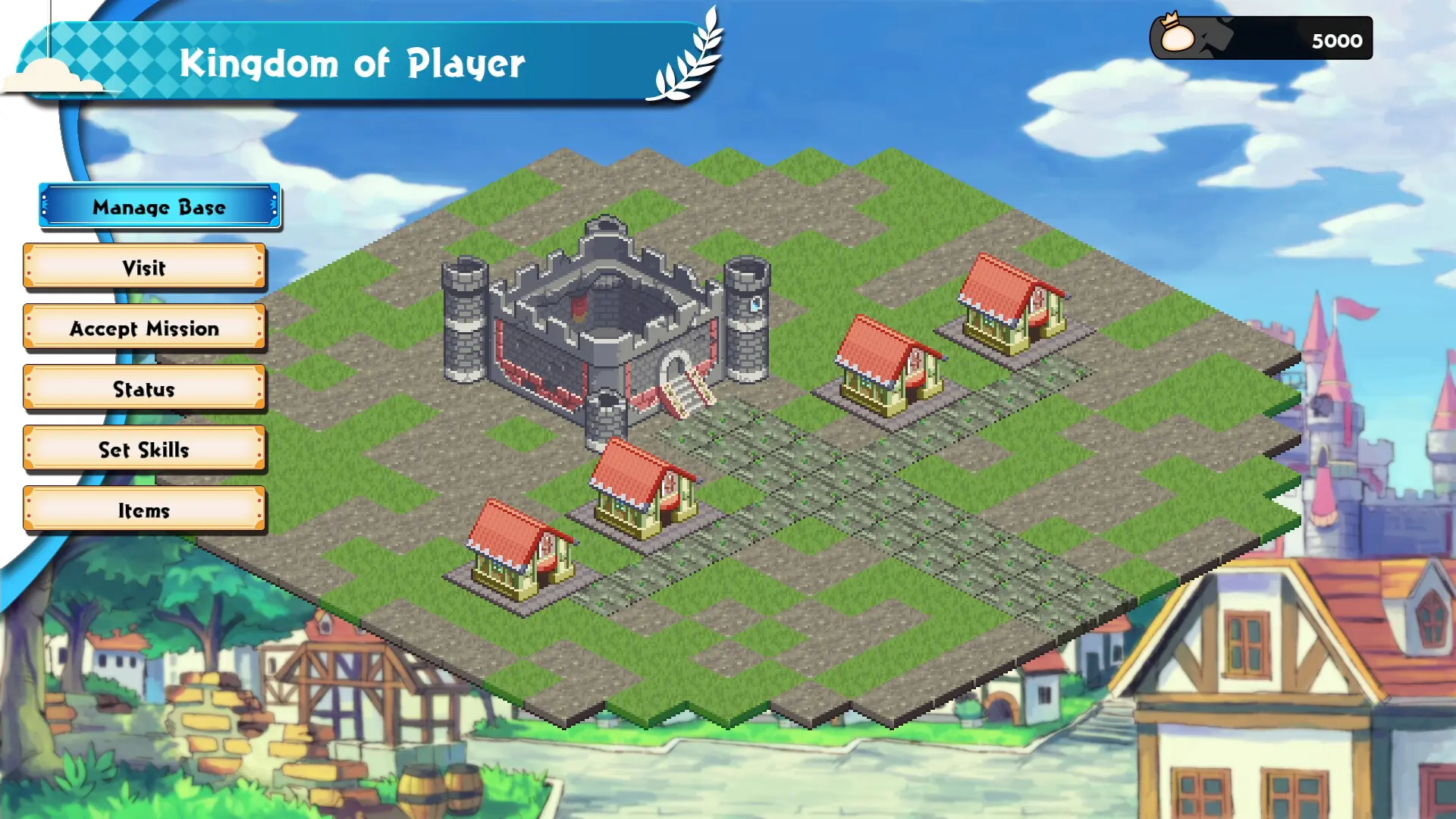This screenshot has height=819, width=1456.
Task: Open the Visit kingdom selector
Action: (144, 268)
